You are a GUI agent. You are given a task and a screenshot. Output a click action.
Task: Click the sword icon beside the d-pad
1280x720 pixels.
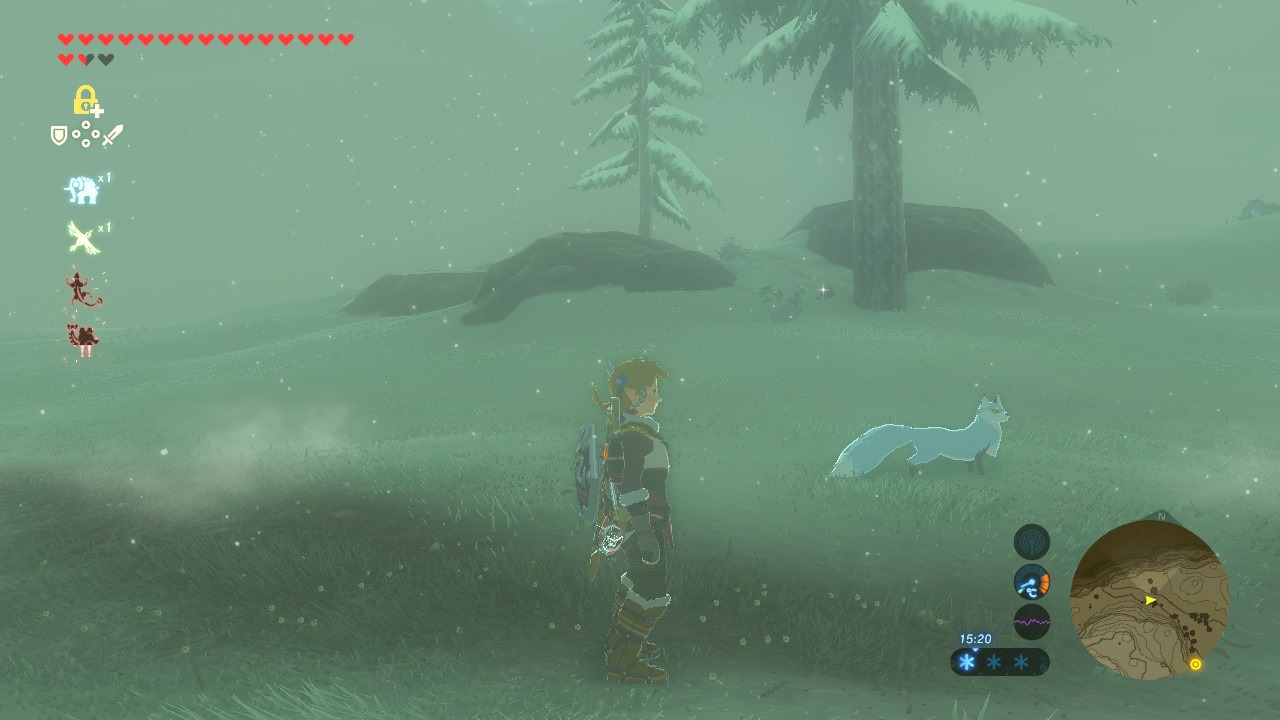pyautogui.click(x=113, y=134)
